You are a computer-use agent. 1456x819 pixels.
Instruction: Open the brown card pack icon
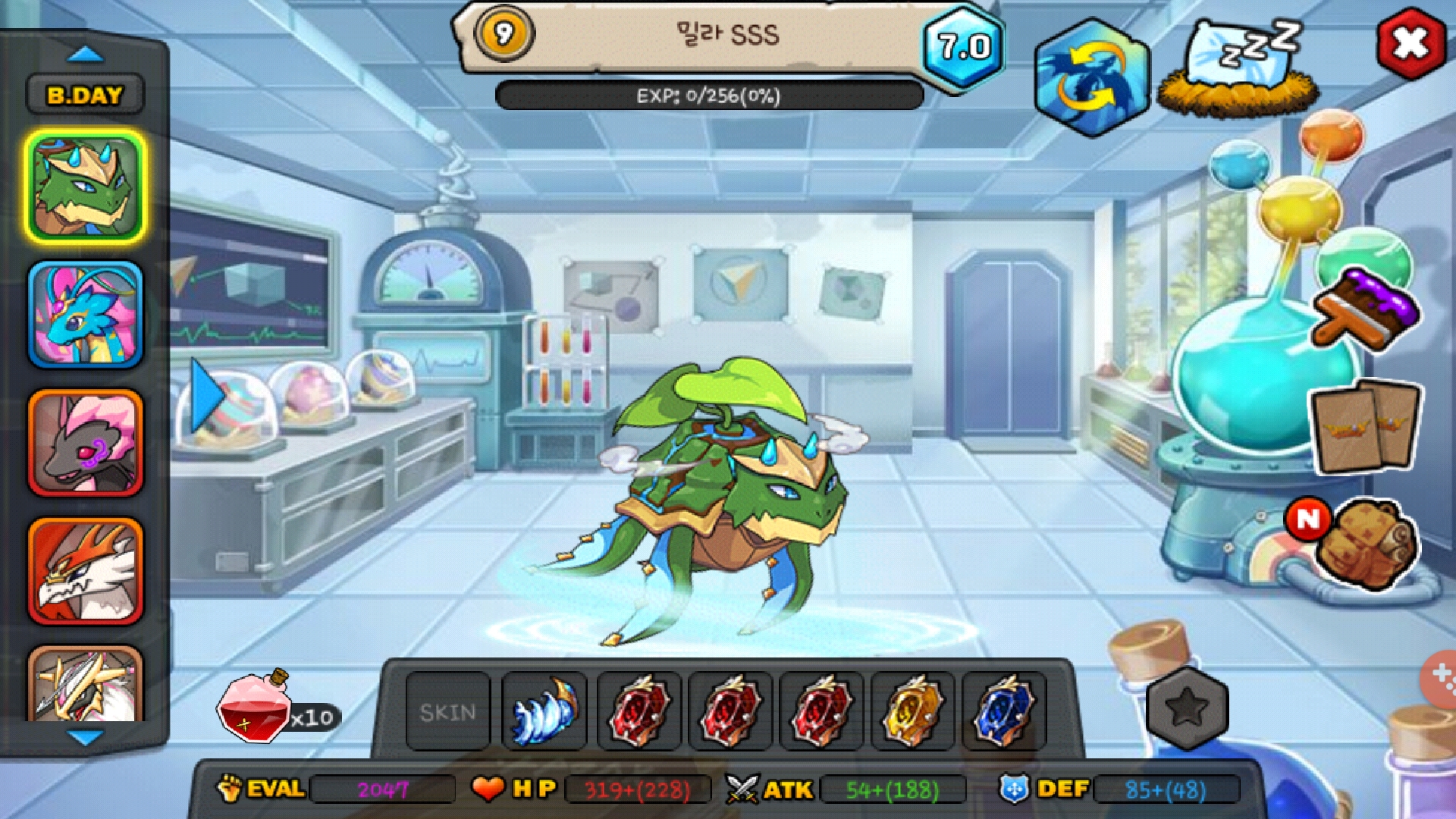click(1367, 426)
